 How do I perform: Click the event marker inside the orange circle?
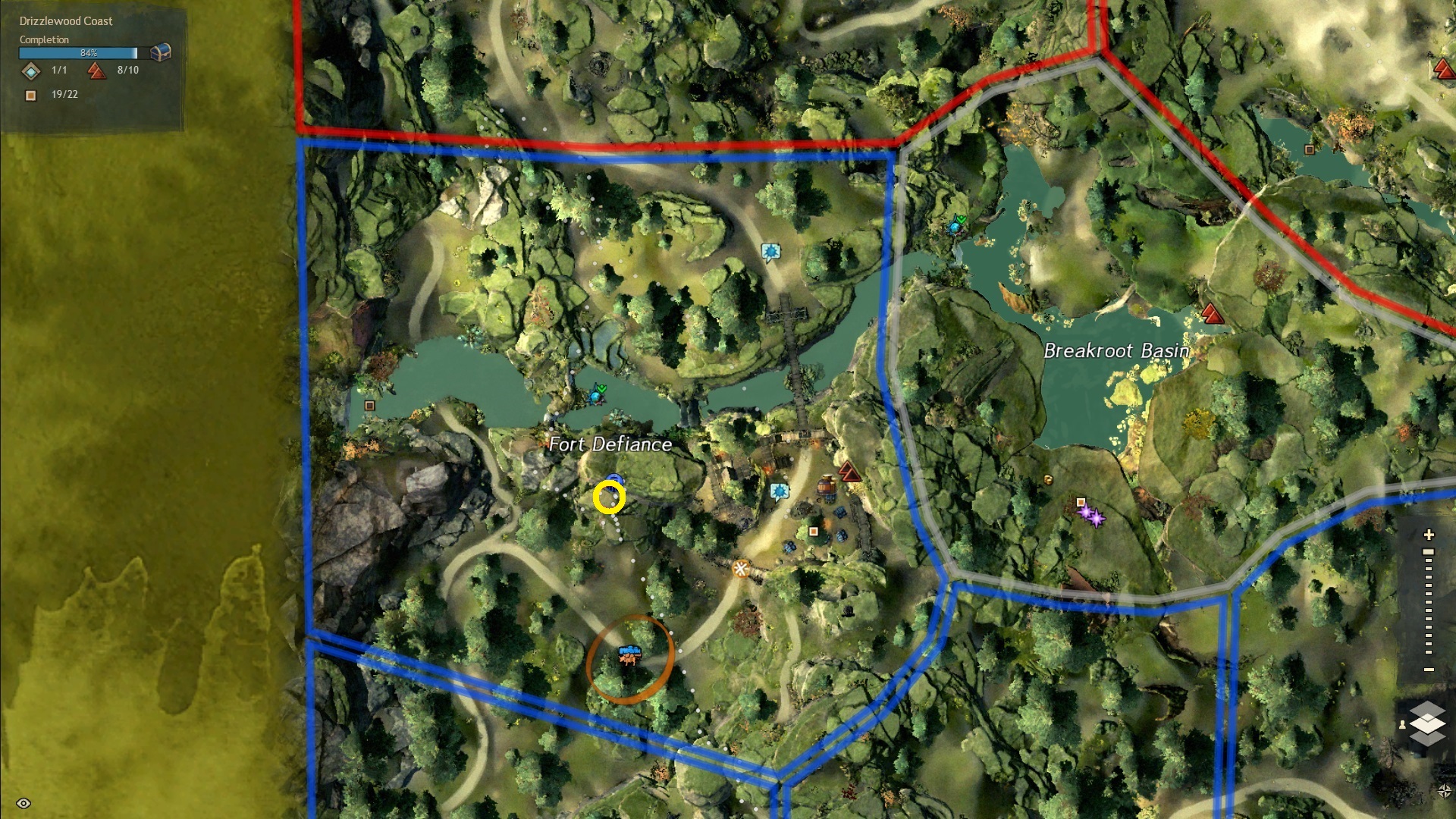[x=629, y=655]
